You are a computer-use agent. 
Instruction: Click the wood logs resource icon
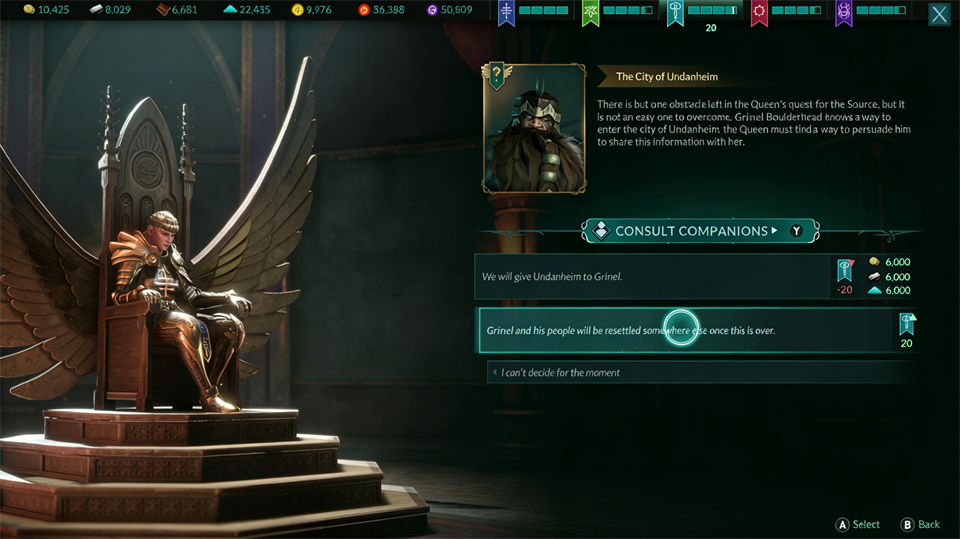pyautogui.click(x=164, y=10)
